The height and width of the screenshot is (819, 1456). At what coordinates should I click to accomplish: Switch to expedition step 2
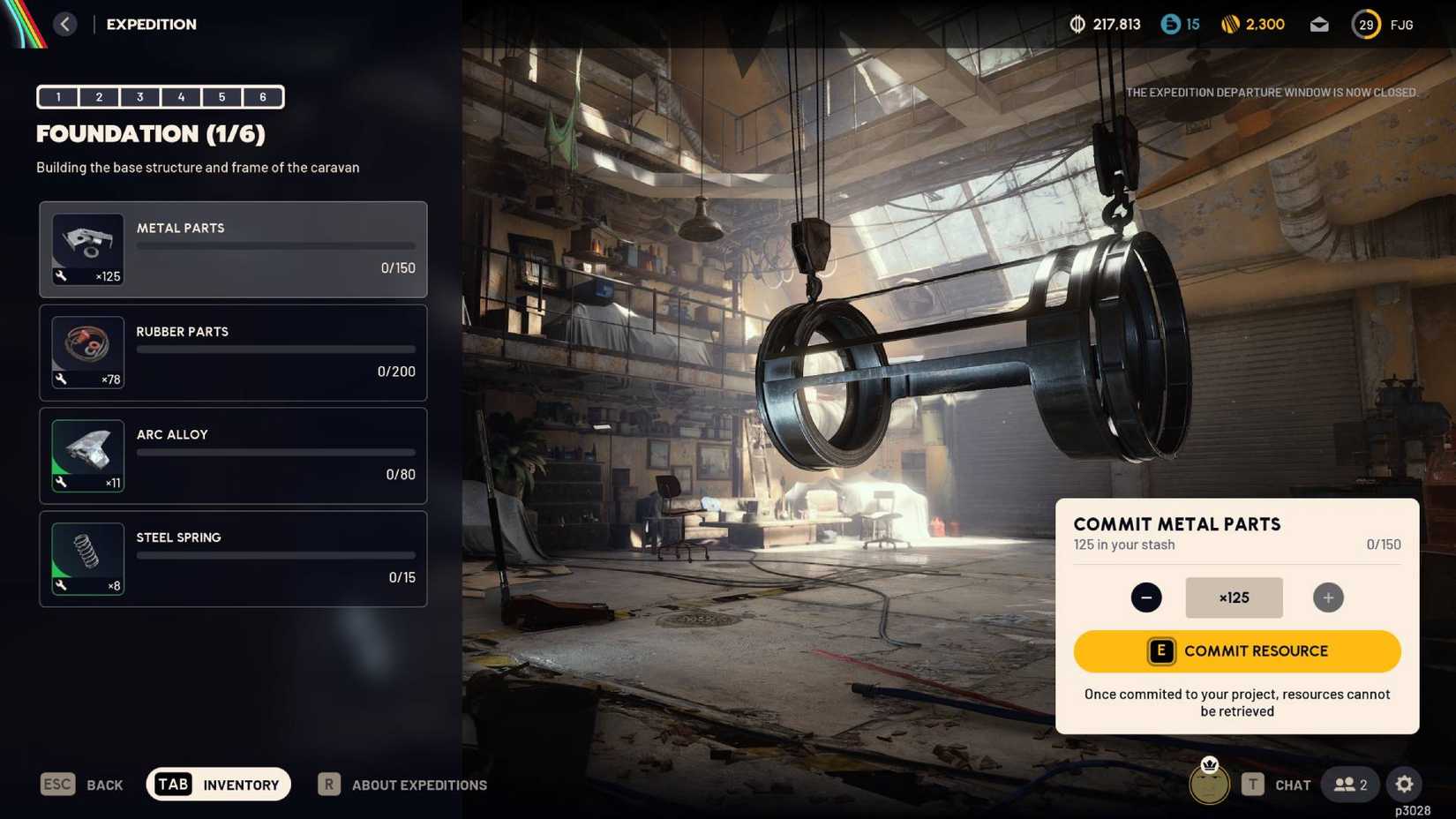(99, 97)
